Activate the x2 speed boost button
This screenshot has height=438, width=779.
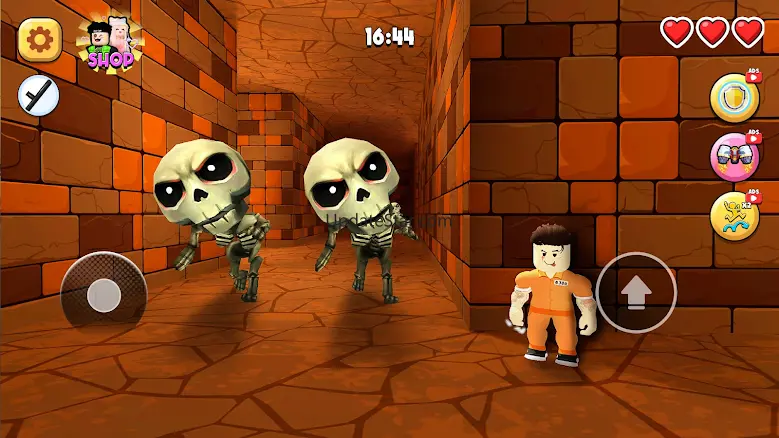pos(734,215)
